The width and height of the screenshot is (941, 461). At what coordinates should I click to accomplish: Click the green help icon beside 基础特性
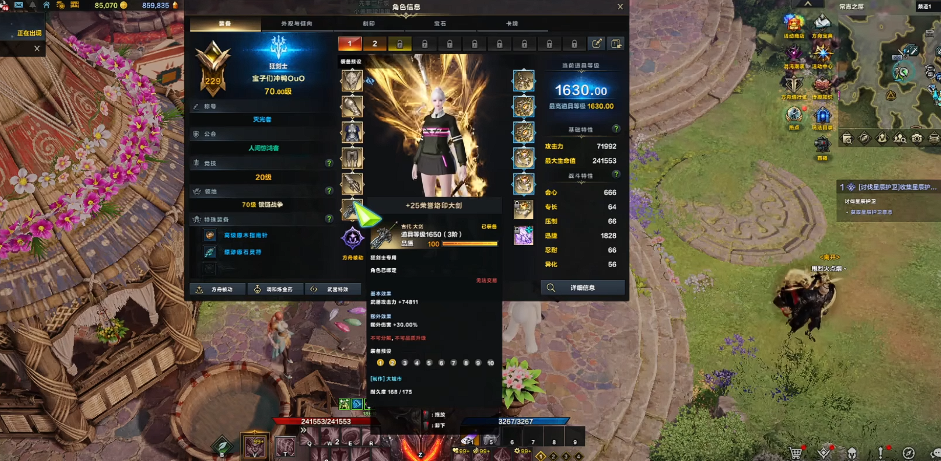[615, 129]
